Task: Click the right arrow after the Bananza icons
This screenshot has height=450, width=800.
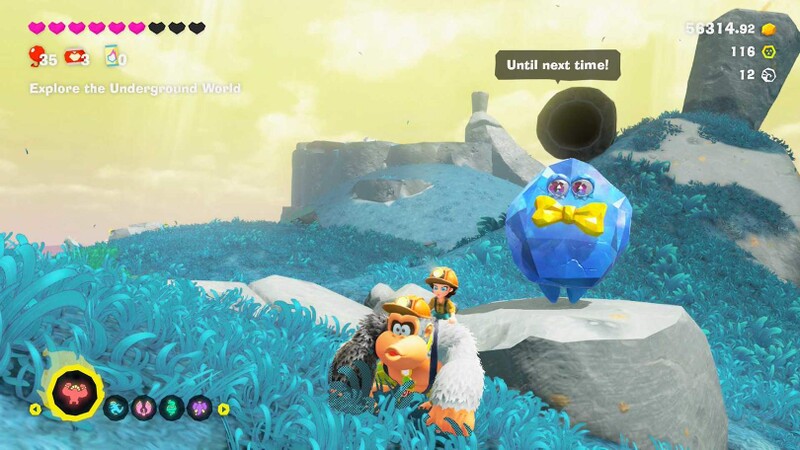Action: coord(223,408)
